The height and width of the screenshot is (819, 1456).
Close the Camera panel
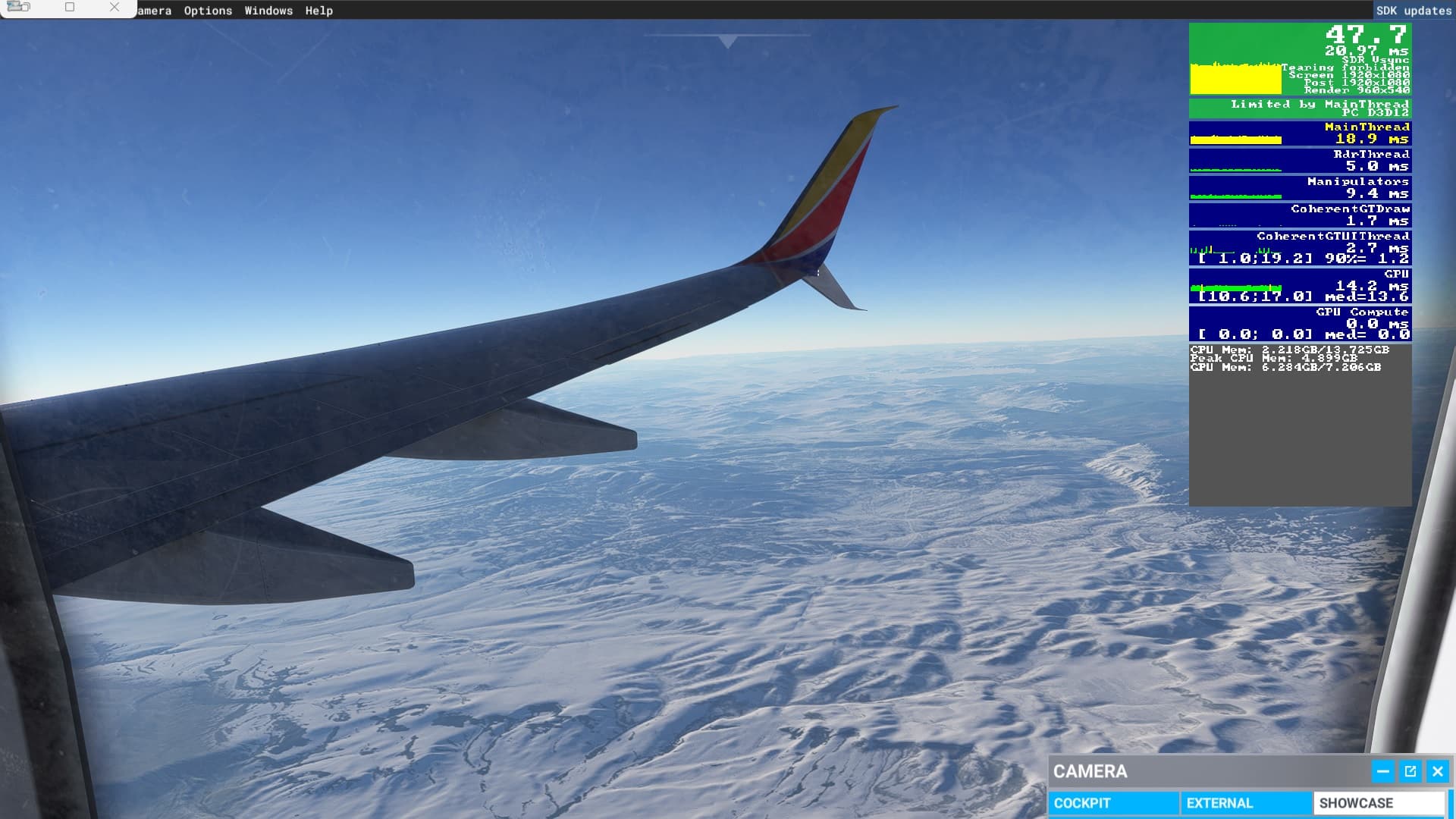click(1437, 771)
